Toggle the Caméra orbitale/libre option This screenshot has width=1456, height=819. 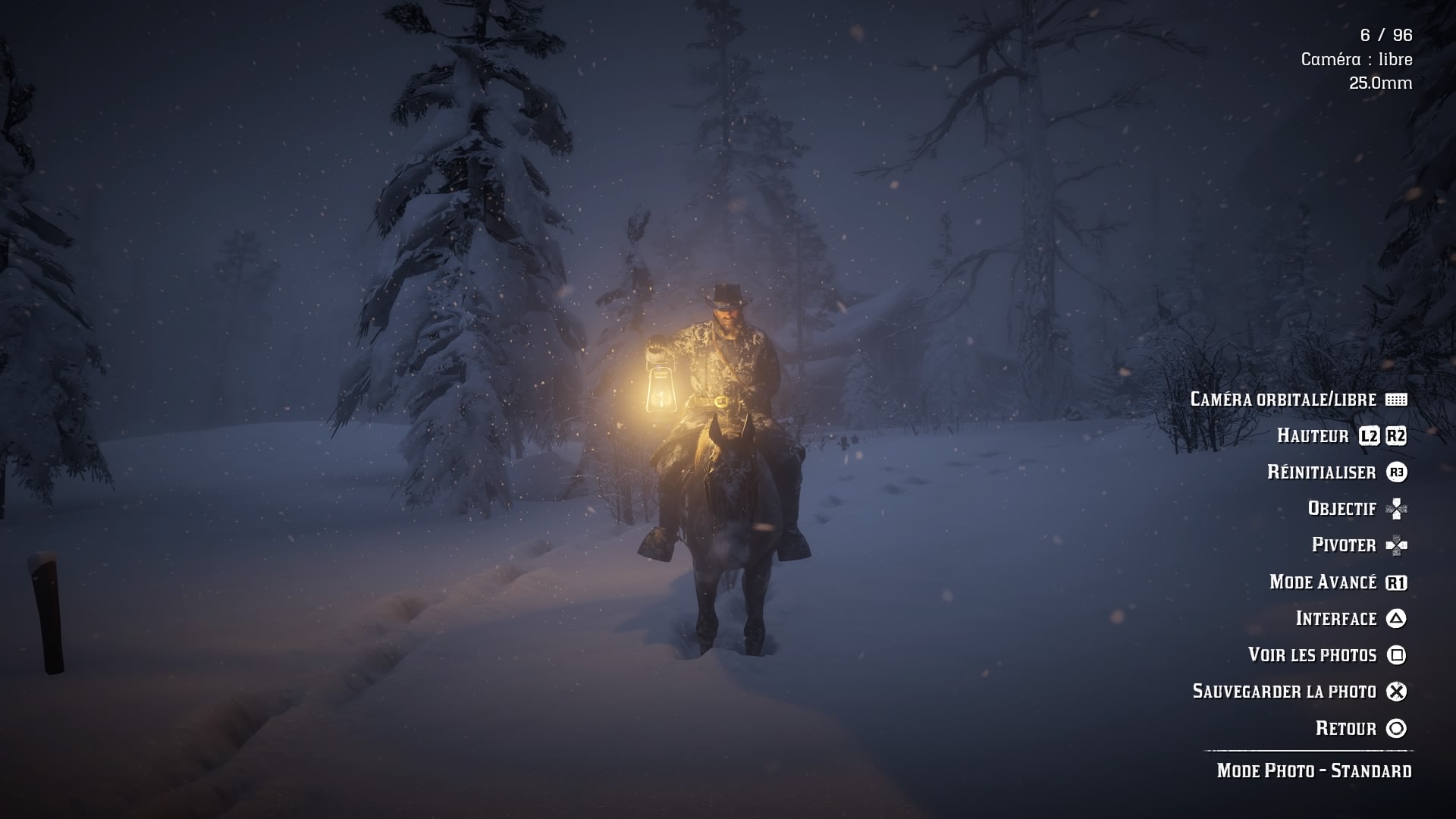[x=1283, y=399]
